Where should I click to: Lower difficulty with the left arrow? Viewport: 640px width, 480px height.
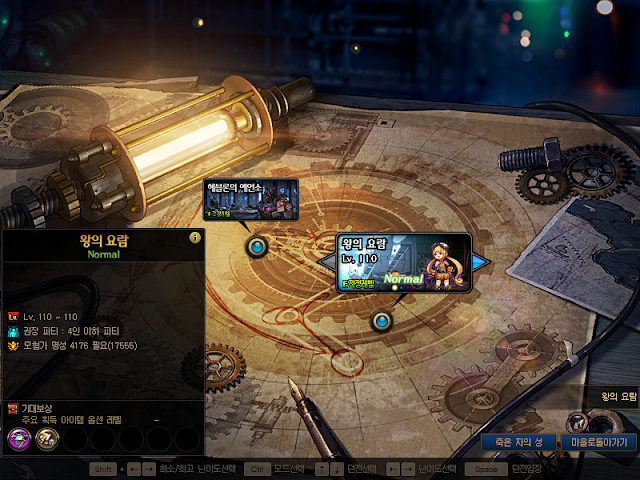pyautogui.click(x=327, y=262)
